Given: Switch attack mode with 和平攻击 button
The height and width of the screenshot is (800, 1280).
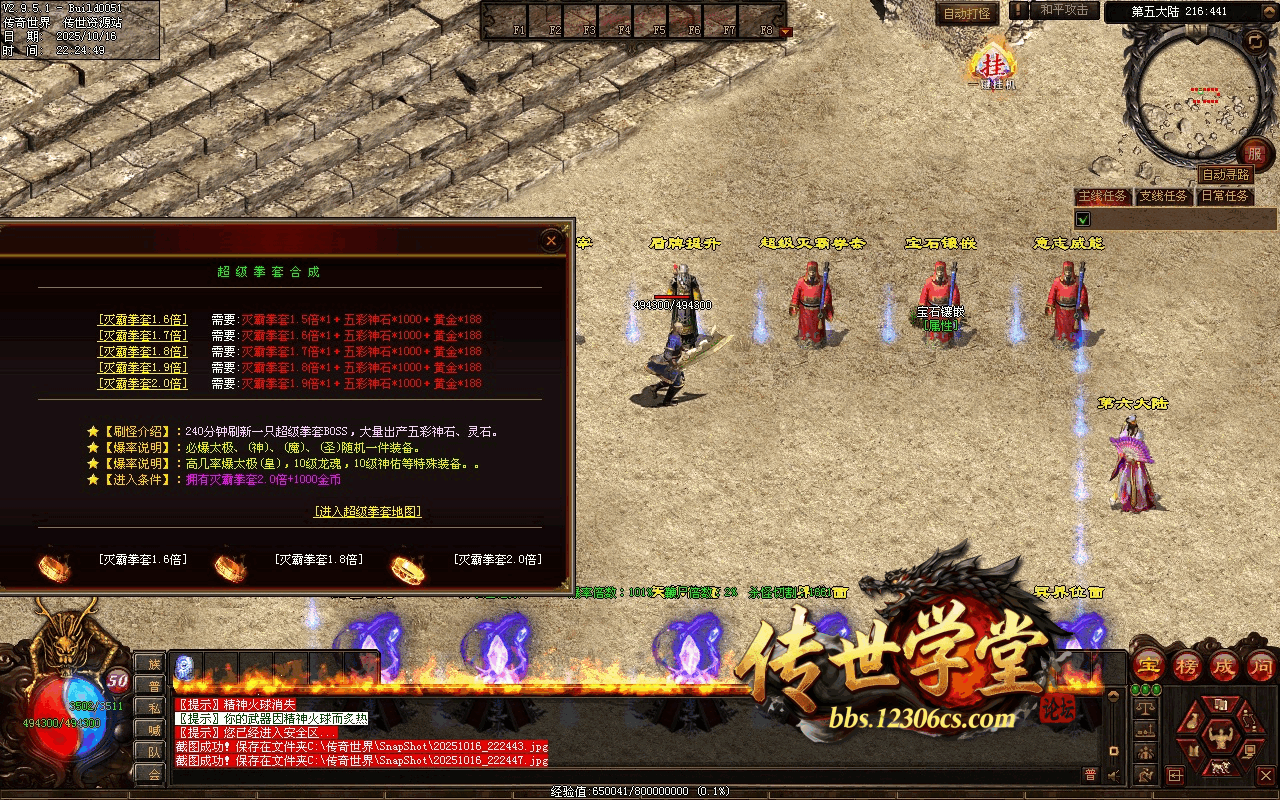Looking at the screenshot, I should click(x=1064, y=10).
